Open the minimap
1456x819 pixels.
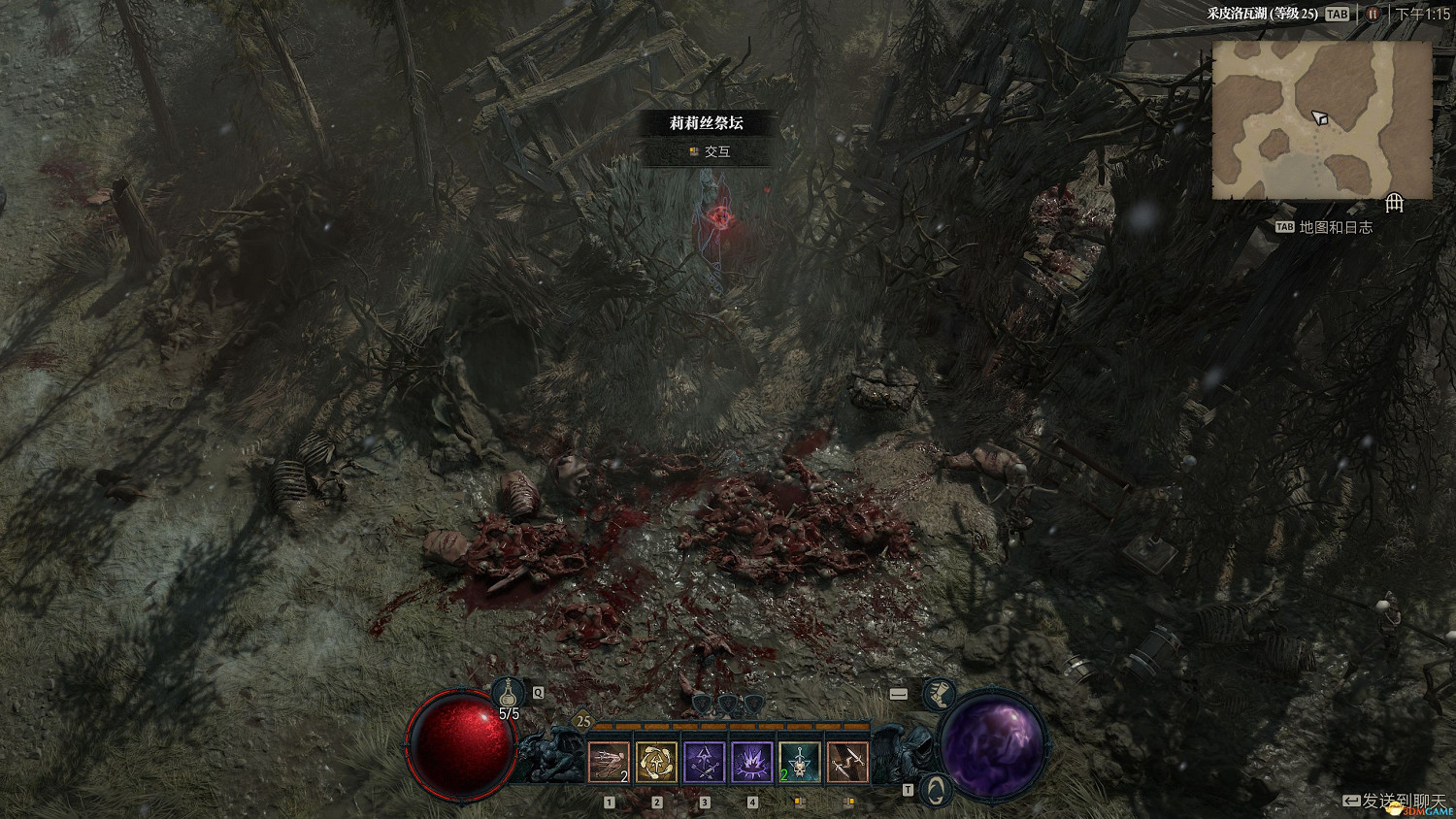click(x=1321, y=119)
